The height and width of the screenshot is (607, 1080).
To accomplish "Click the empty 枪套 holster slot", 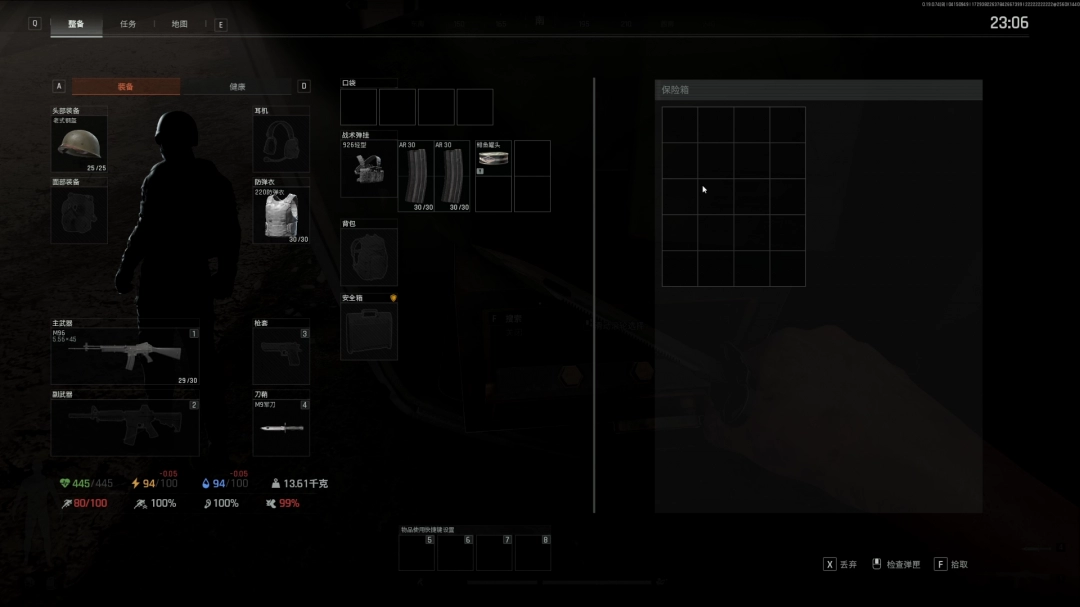I will pyautogui.click(x=281, y=356).
